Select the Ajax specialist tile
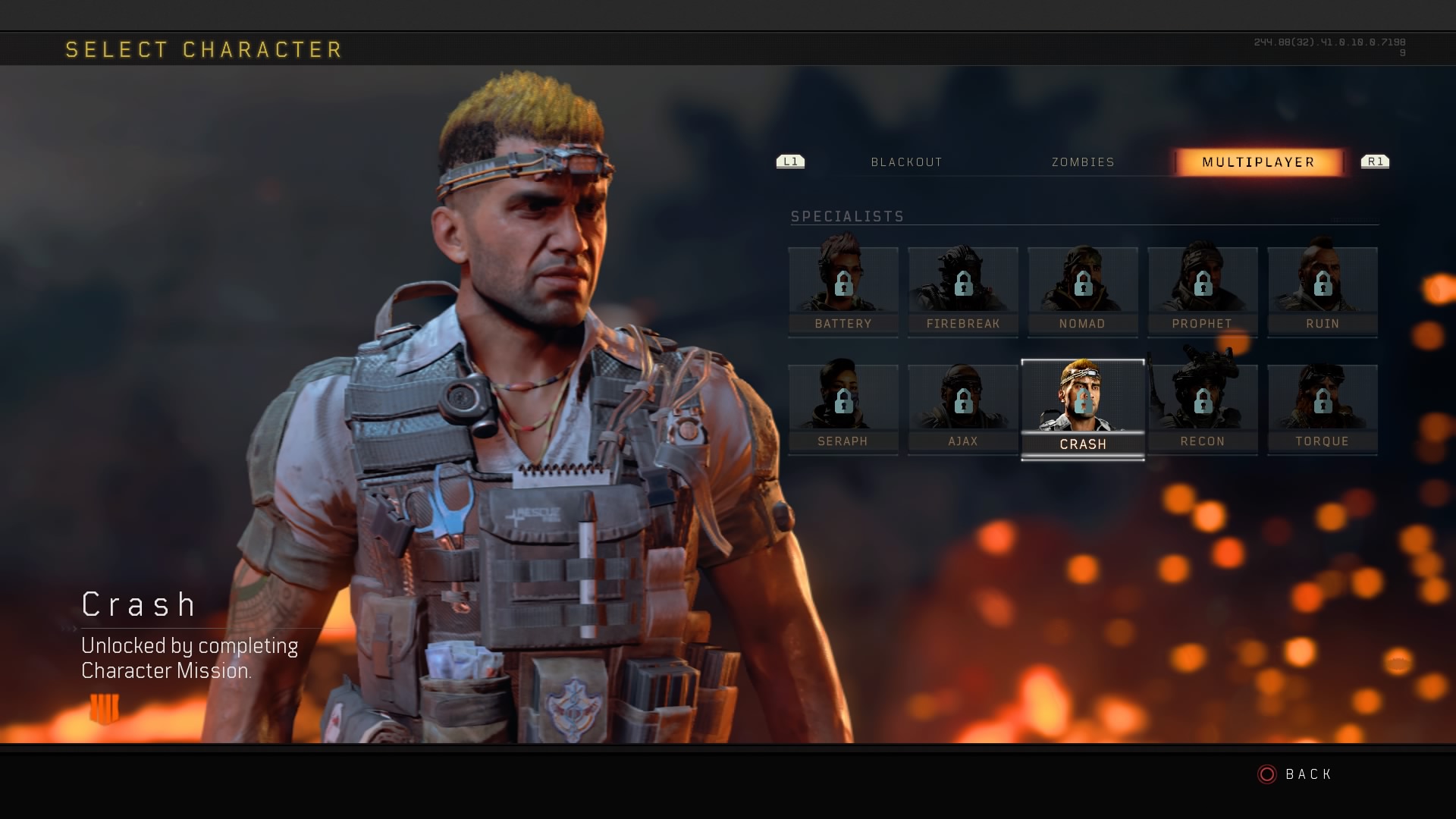Screen dimensions: 1456x819 point(963,409)
